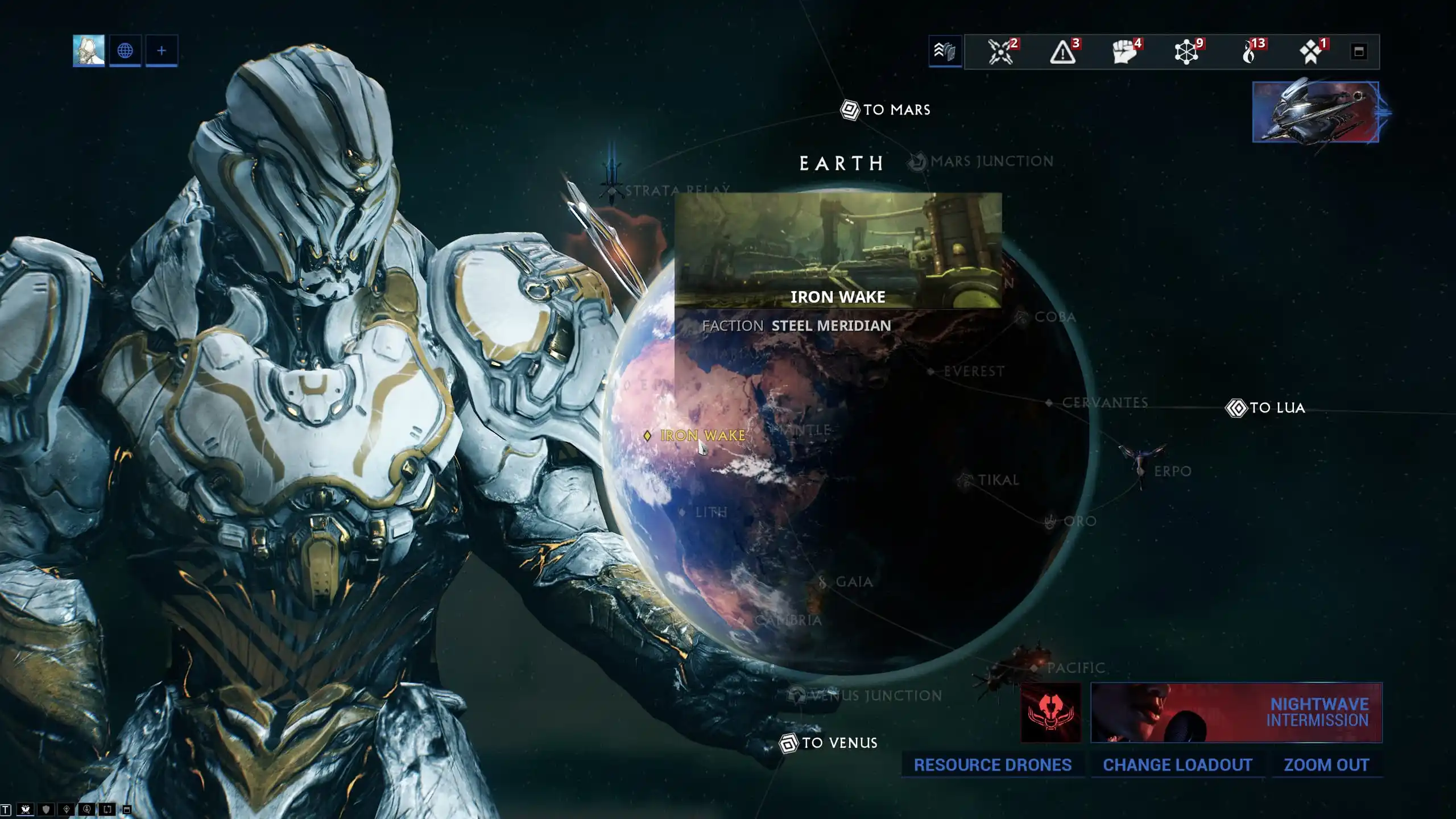Select the Iron Wake node on Earth
The image size is (1456, 819).
[x=695, y=436]
